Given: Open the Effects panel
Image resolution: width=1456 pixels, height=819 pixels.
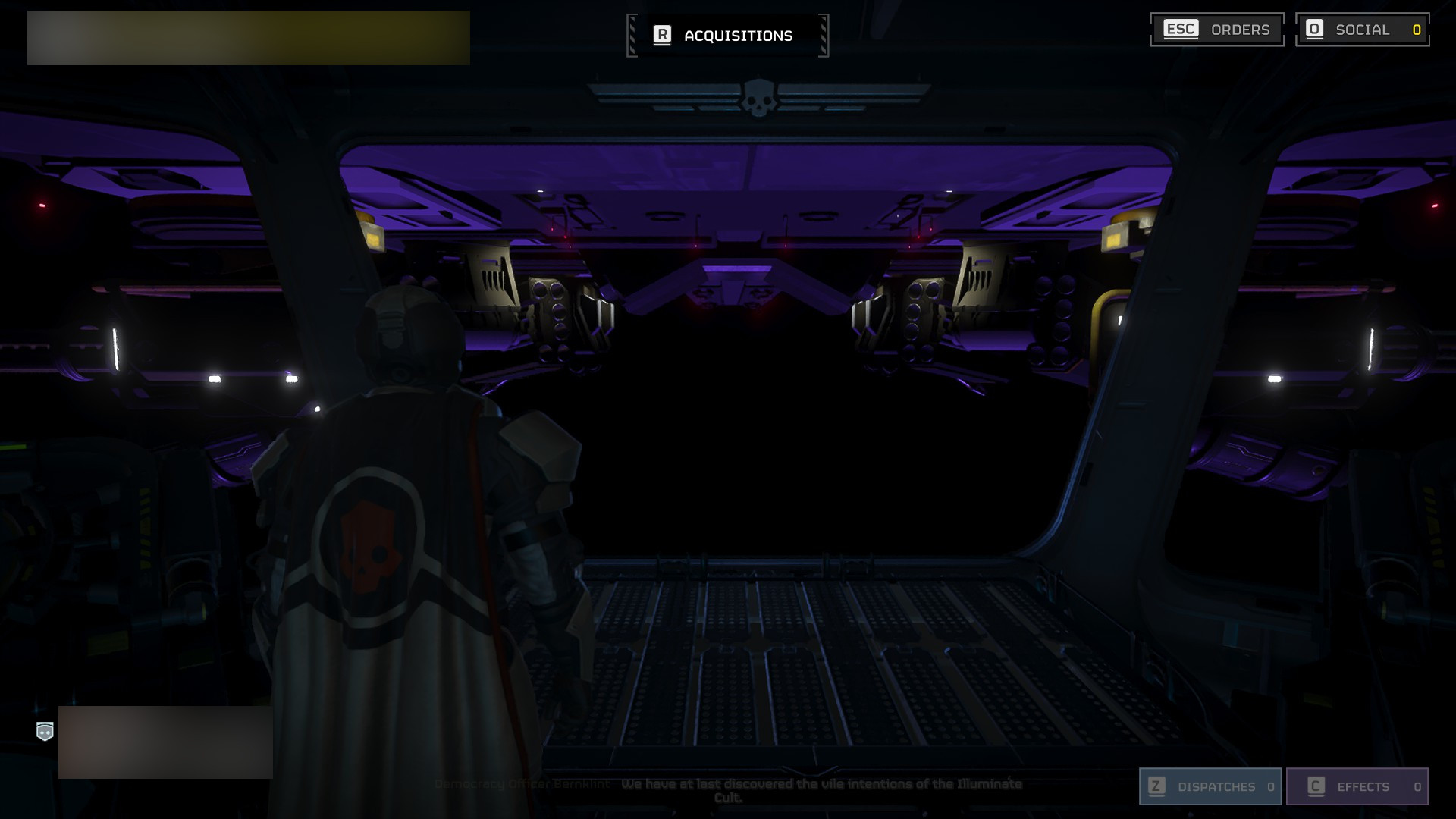Looking at the screenshot, I should click(x=1357, y=786).
